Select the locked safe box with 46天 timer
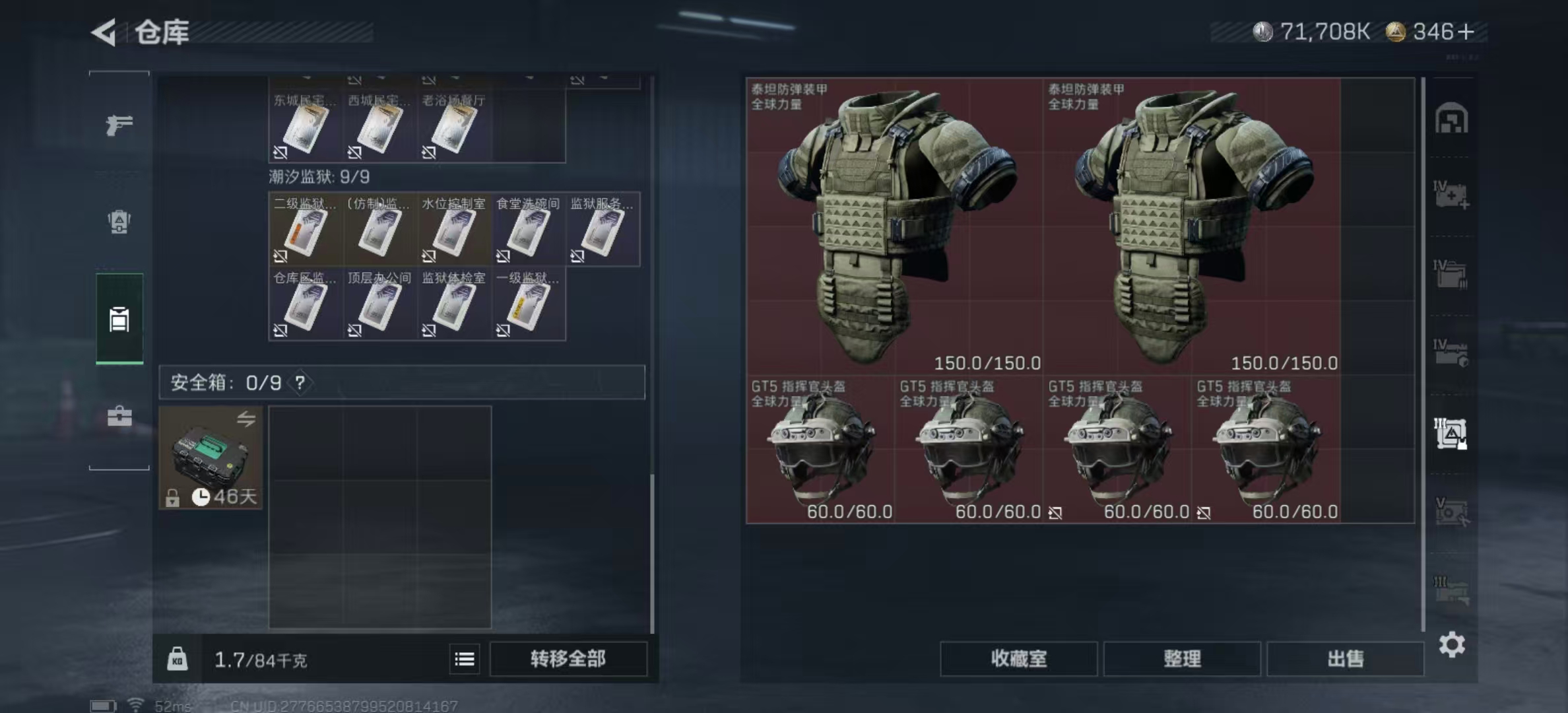The image size is (1568, 713). tap(210, 458)
